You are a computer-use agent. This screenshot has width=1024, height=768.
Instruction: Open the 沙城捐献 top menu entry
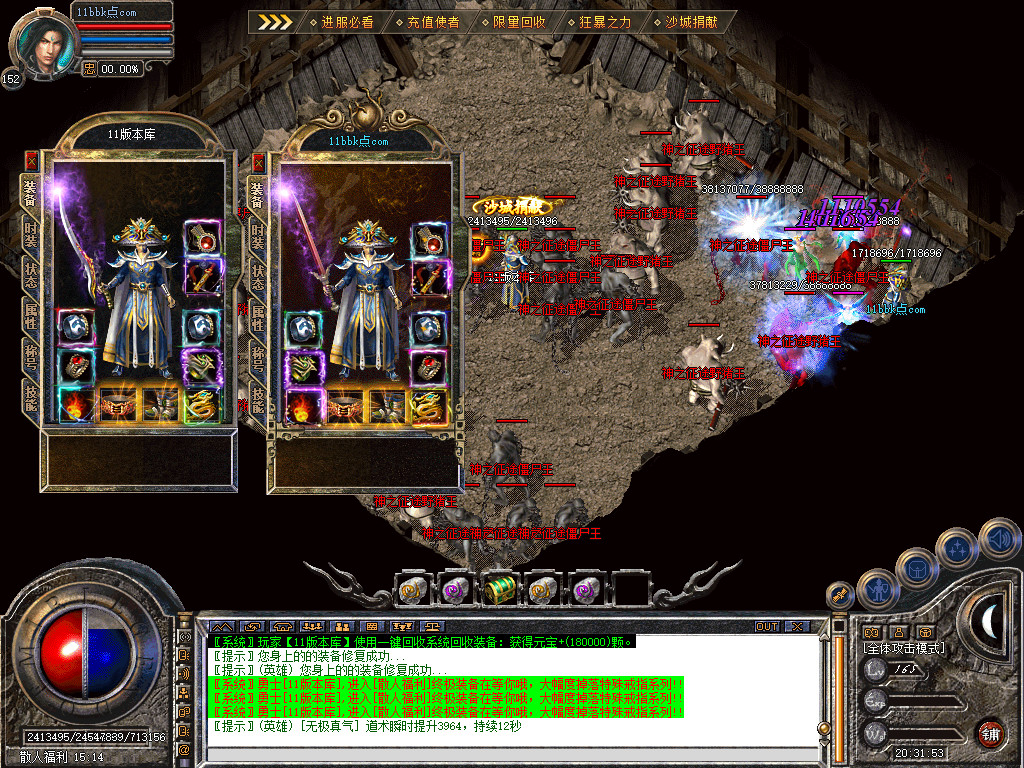tap(686, 21)
